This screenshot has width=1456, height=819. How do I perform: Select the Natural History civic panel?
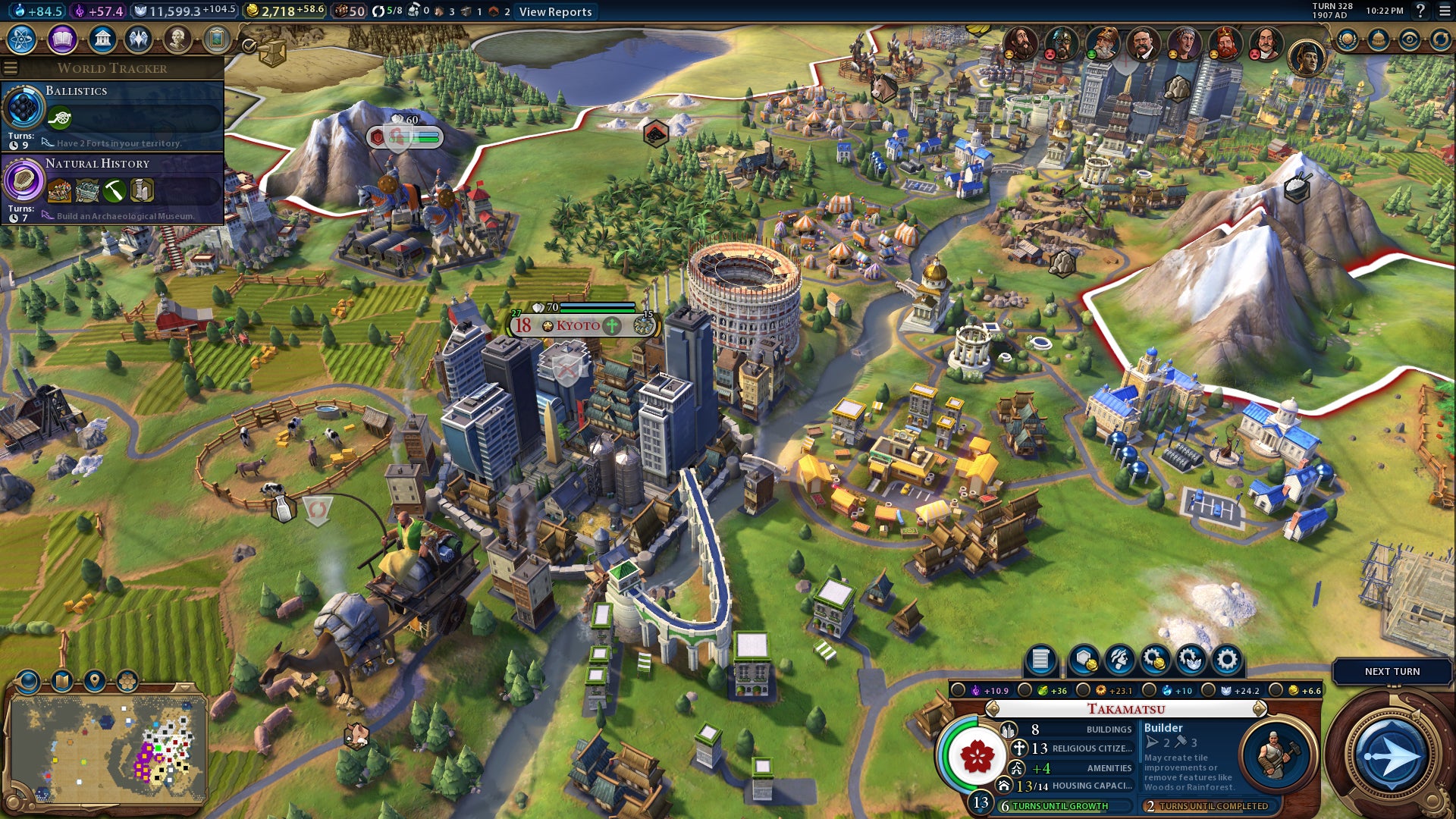click(x=114, y=188)
